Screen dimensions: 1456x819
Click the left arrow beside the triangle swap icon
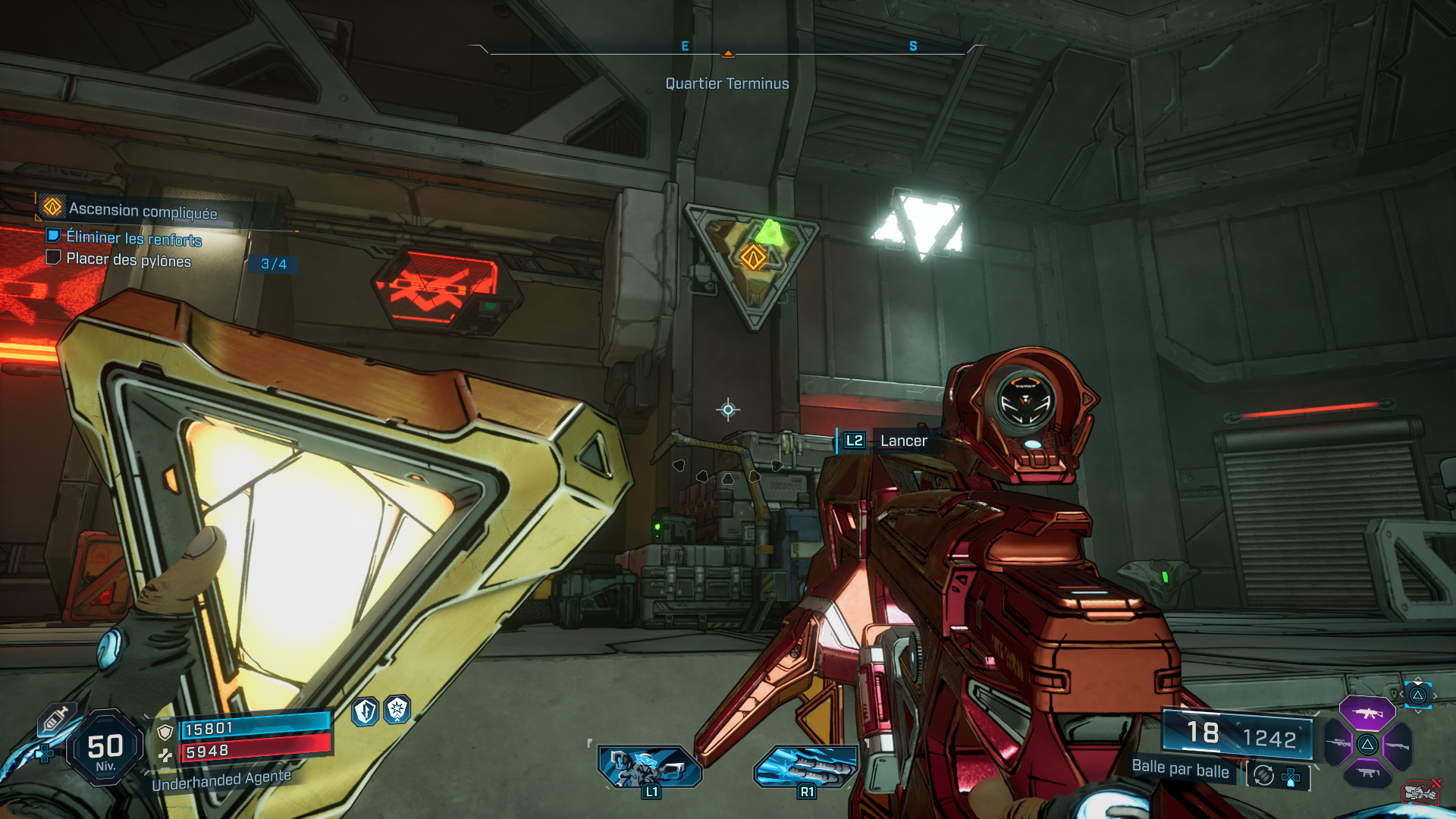[x=1401, y=694]
